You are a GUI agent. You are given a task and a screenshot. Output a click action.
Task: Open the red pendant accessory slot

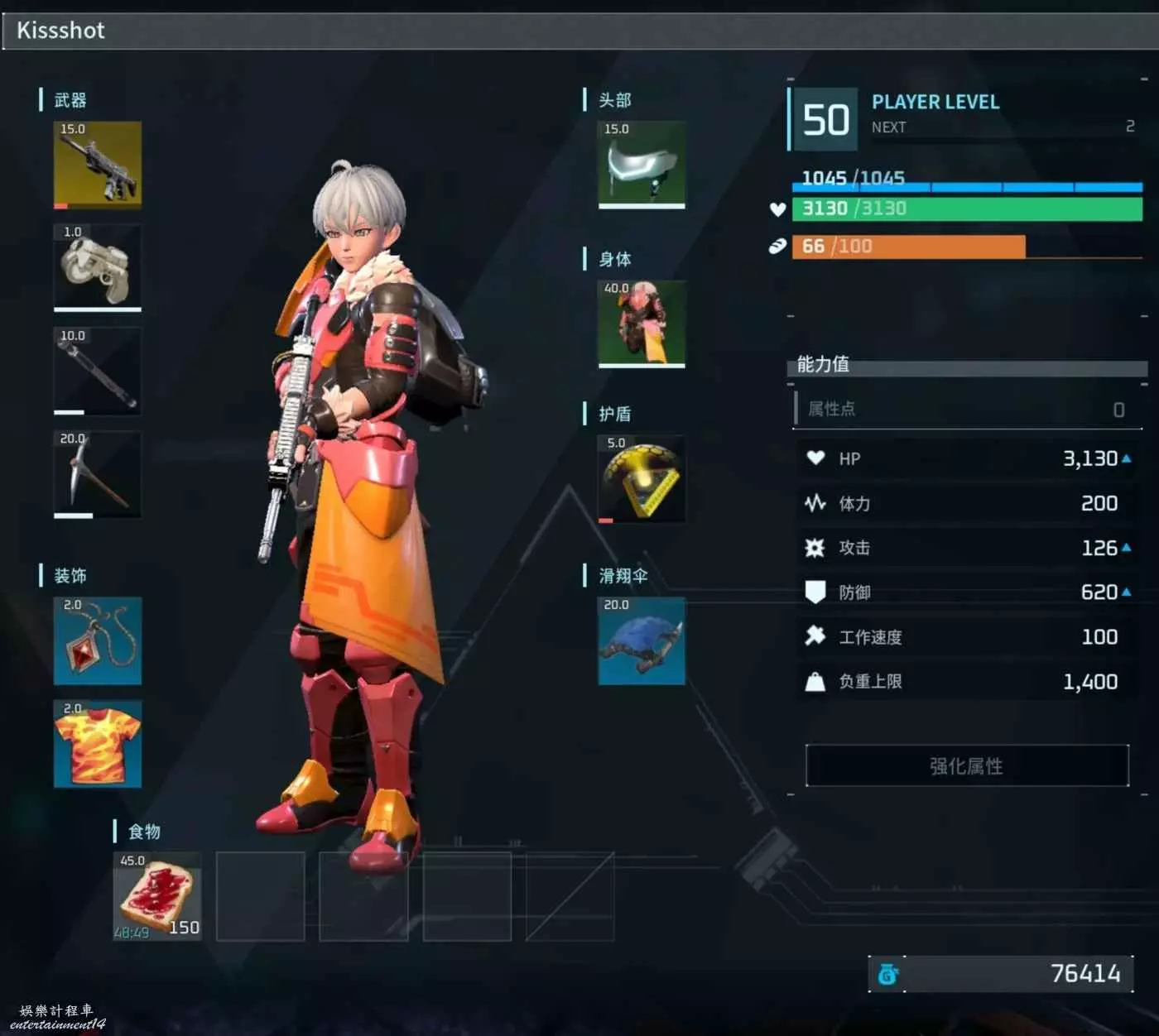point(98,641)
